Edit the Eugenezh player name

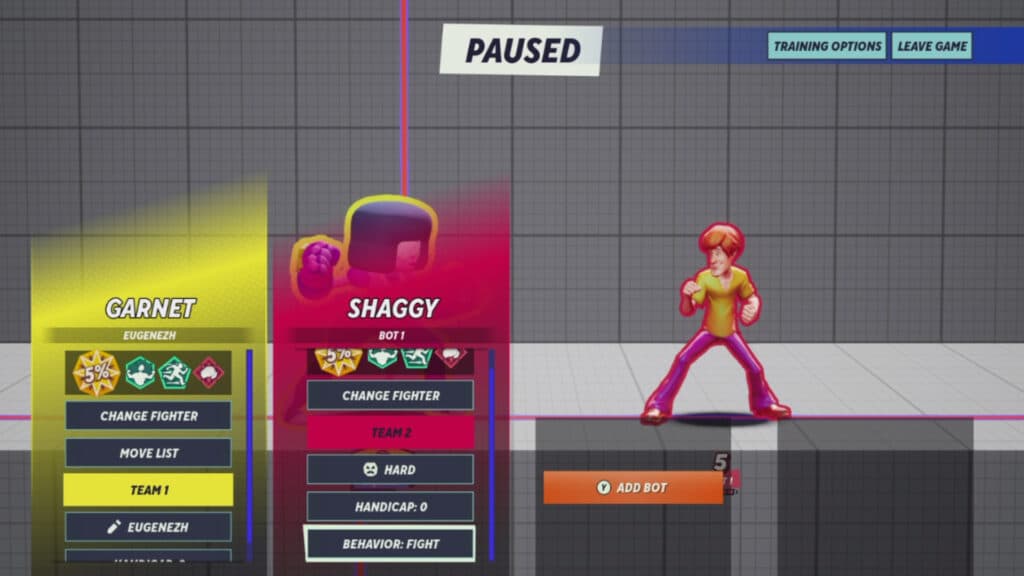148,527
